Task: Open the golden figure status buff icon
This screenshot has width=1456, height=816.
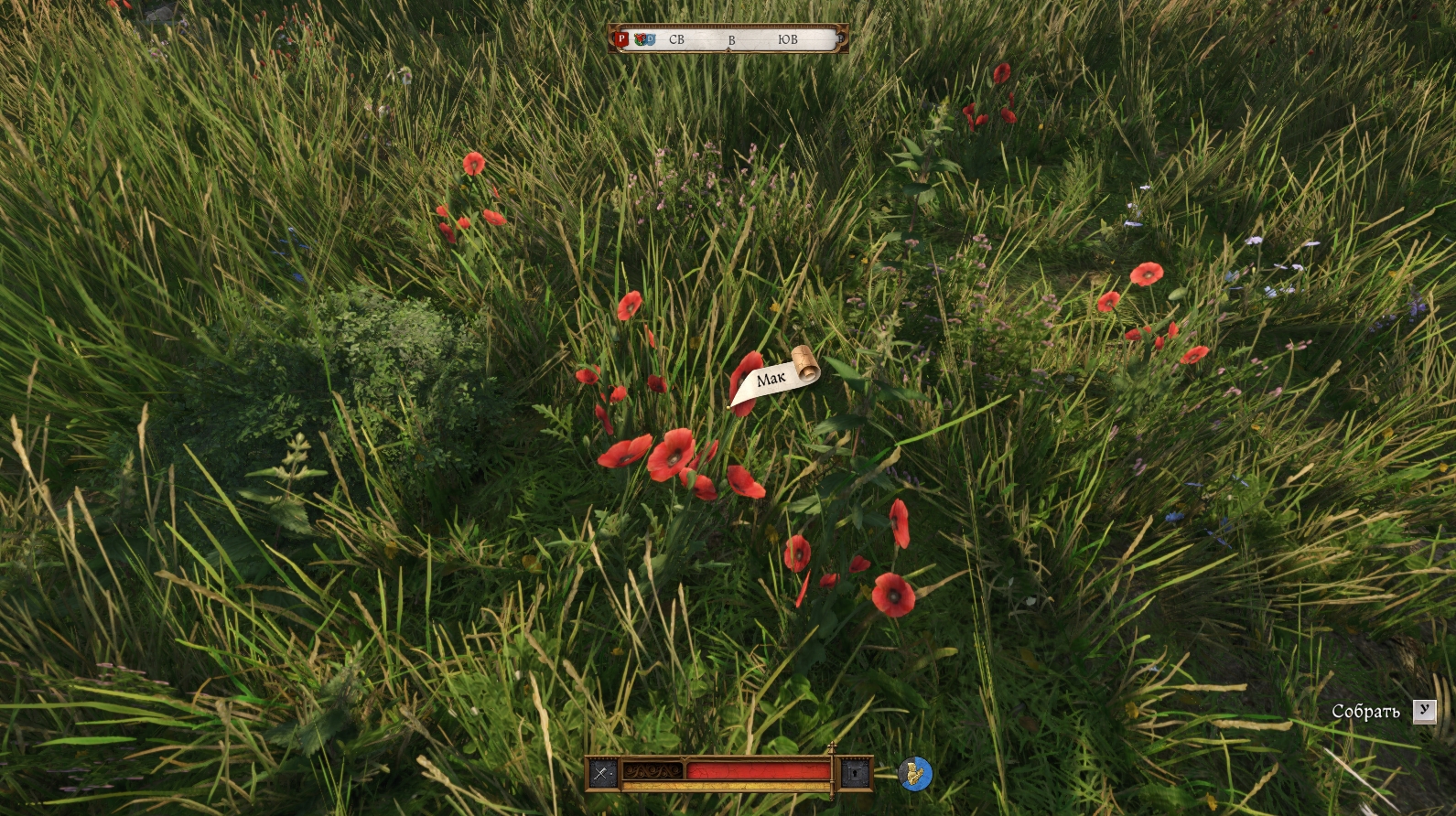Action: tap(914, 774)
